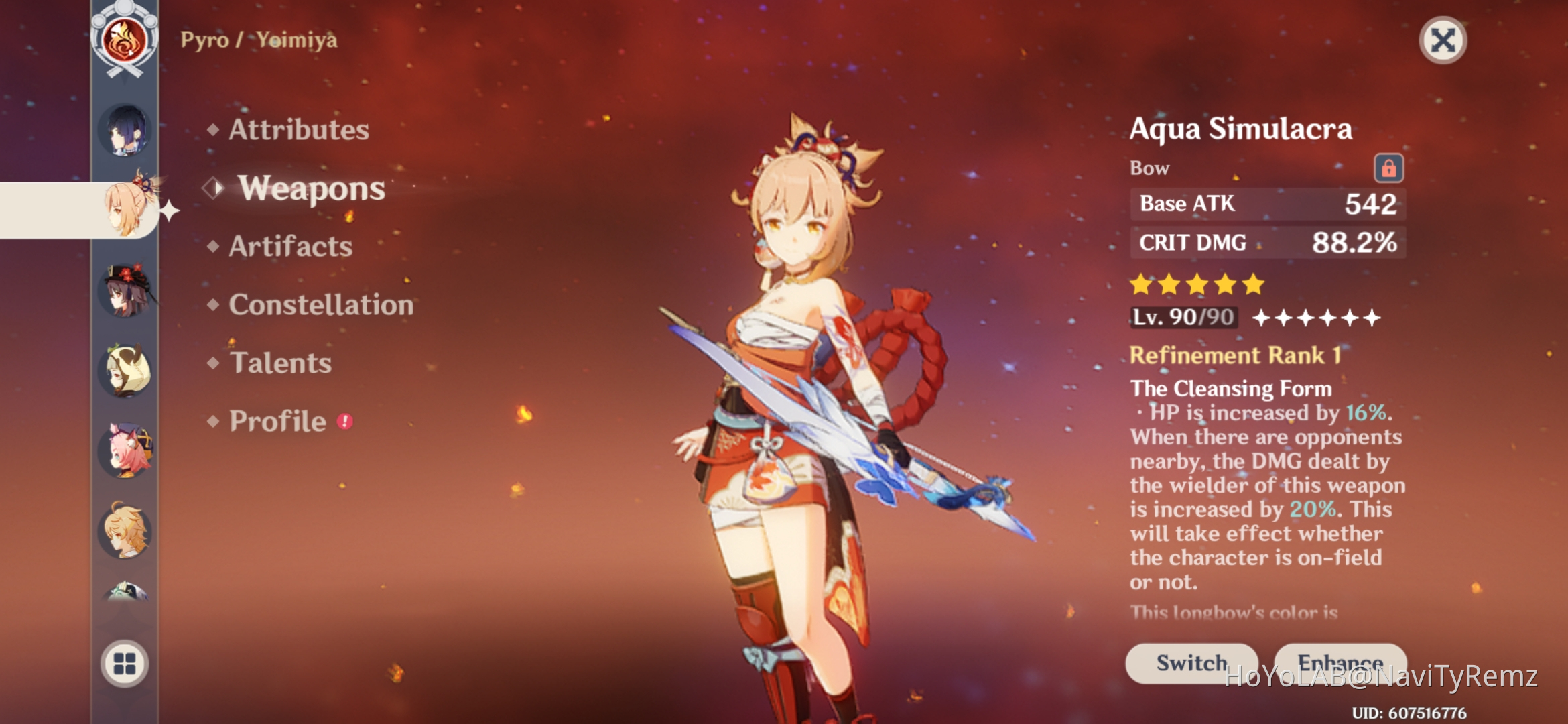The width and height of the screenshot is (1568, 724).
Task: Select the Weapons section
Action: (312, 188)
